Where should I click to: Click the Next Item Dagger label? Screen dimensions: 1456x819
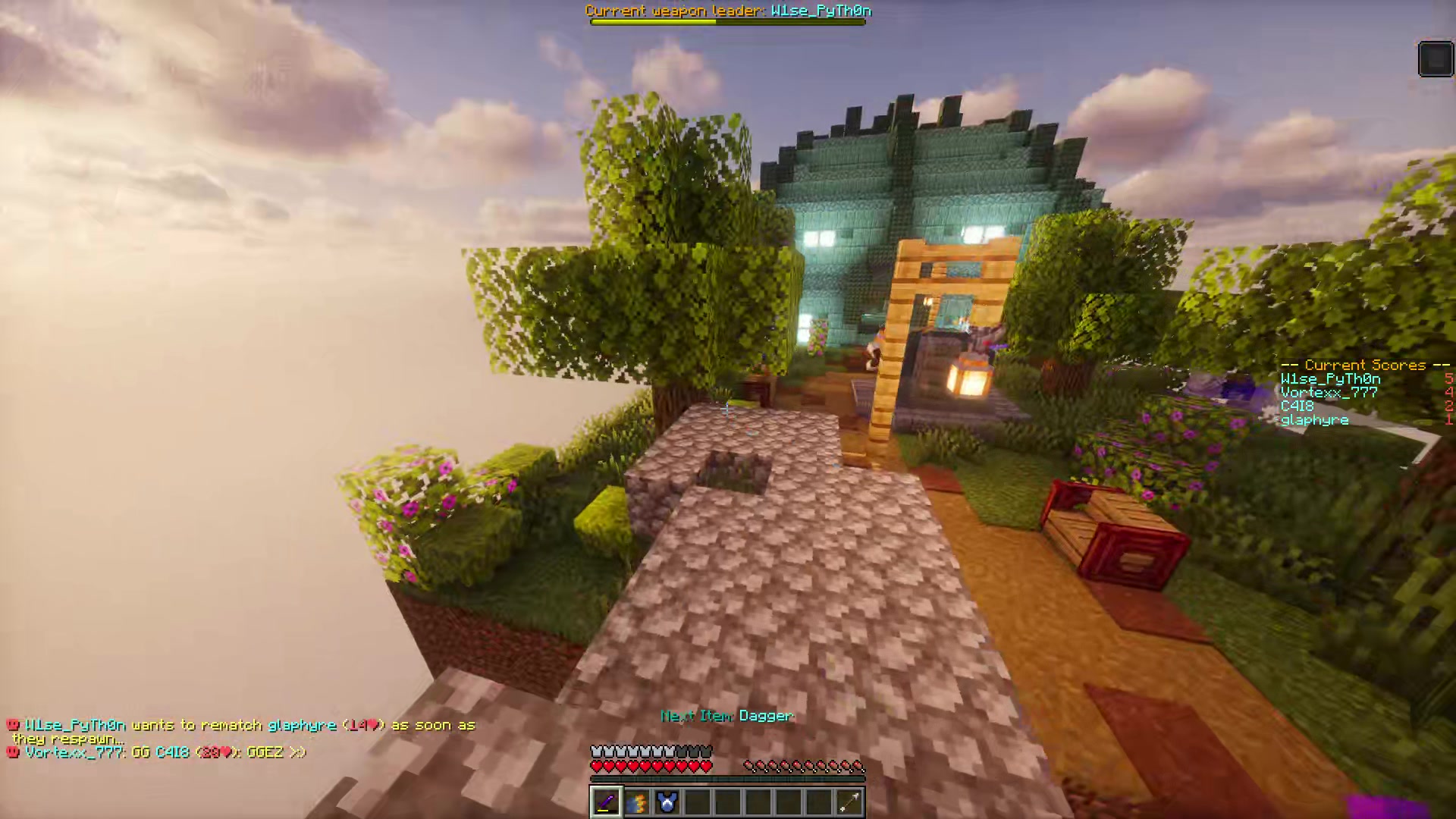(x=726, y=715)
